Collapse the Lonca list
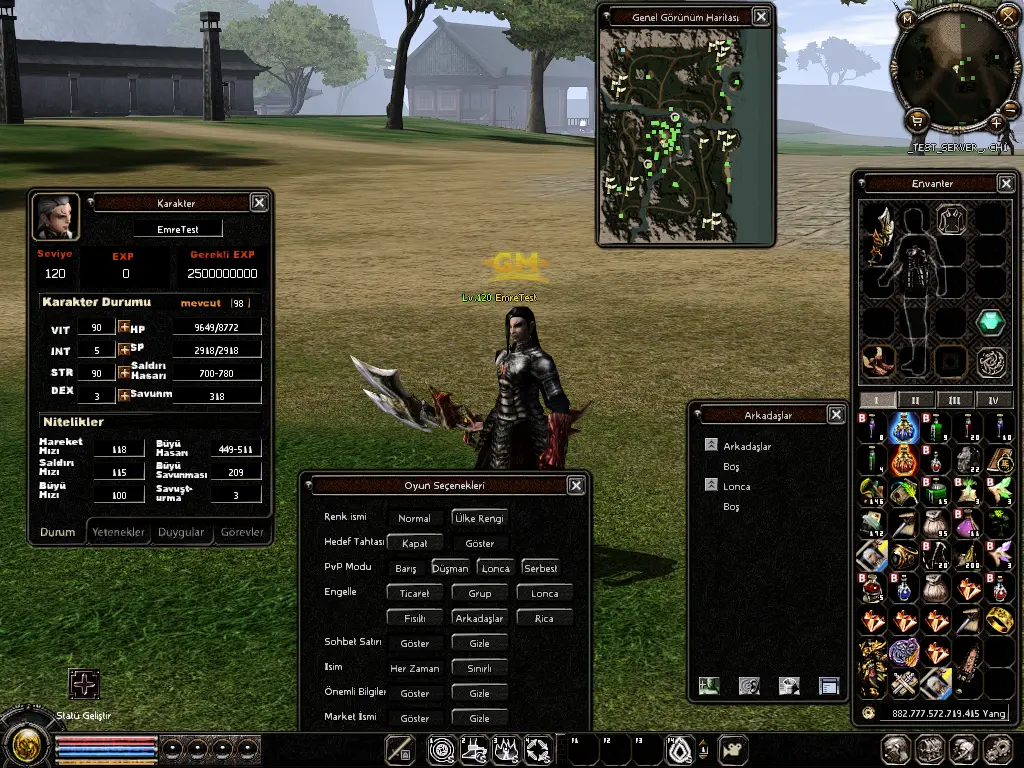This screenshot has height=768, width=1024. tap(711, 486)
